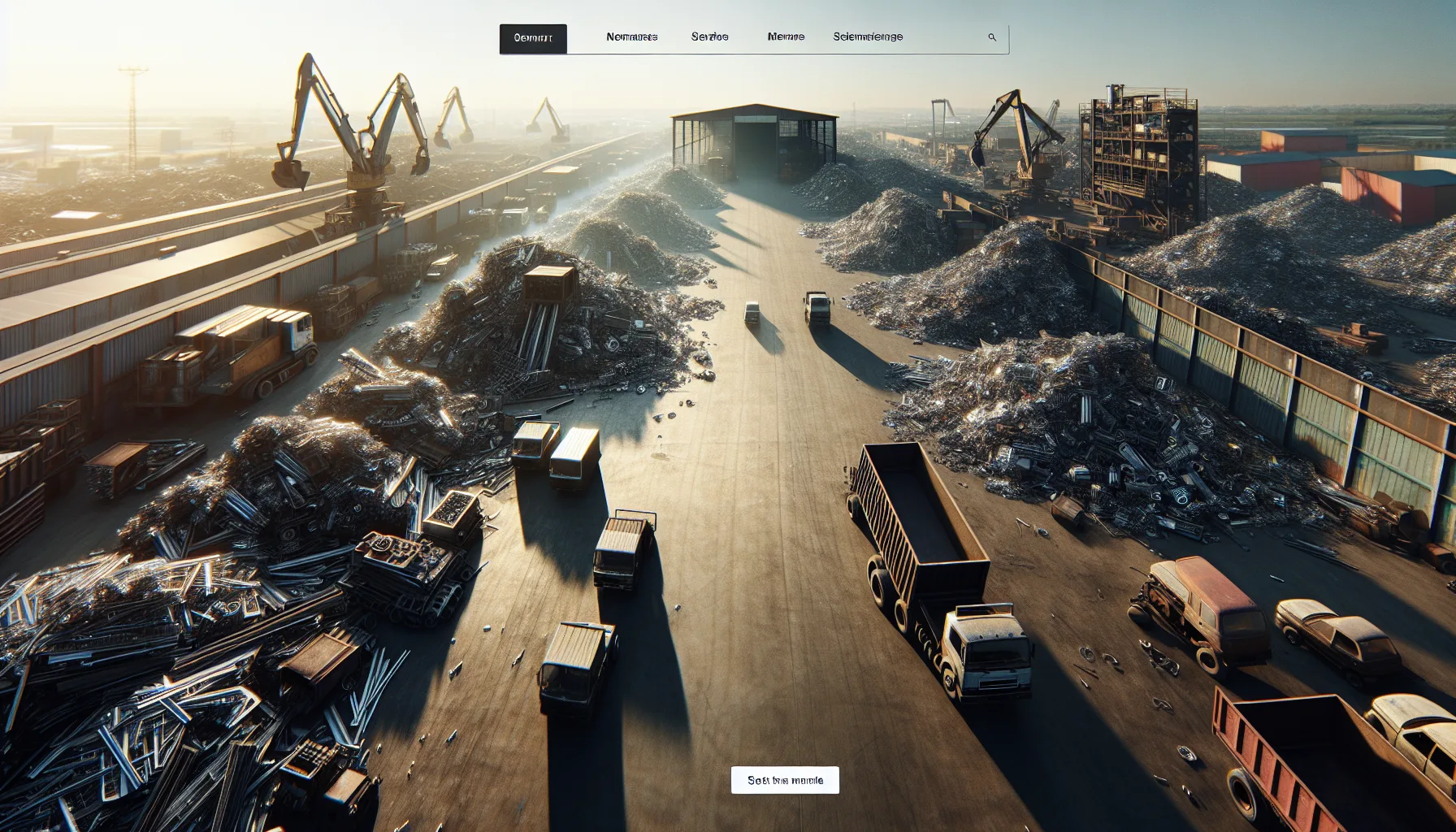Open the "Service" navigation item
The width and height of the screenshot is (1456, 832).
709,37
